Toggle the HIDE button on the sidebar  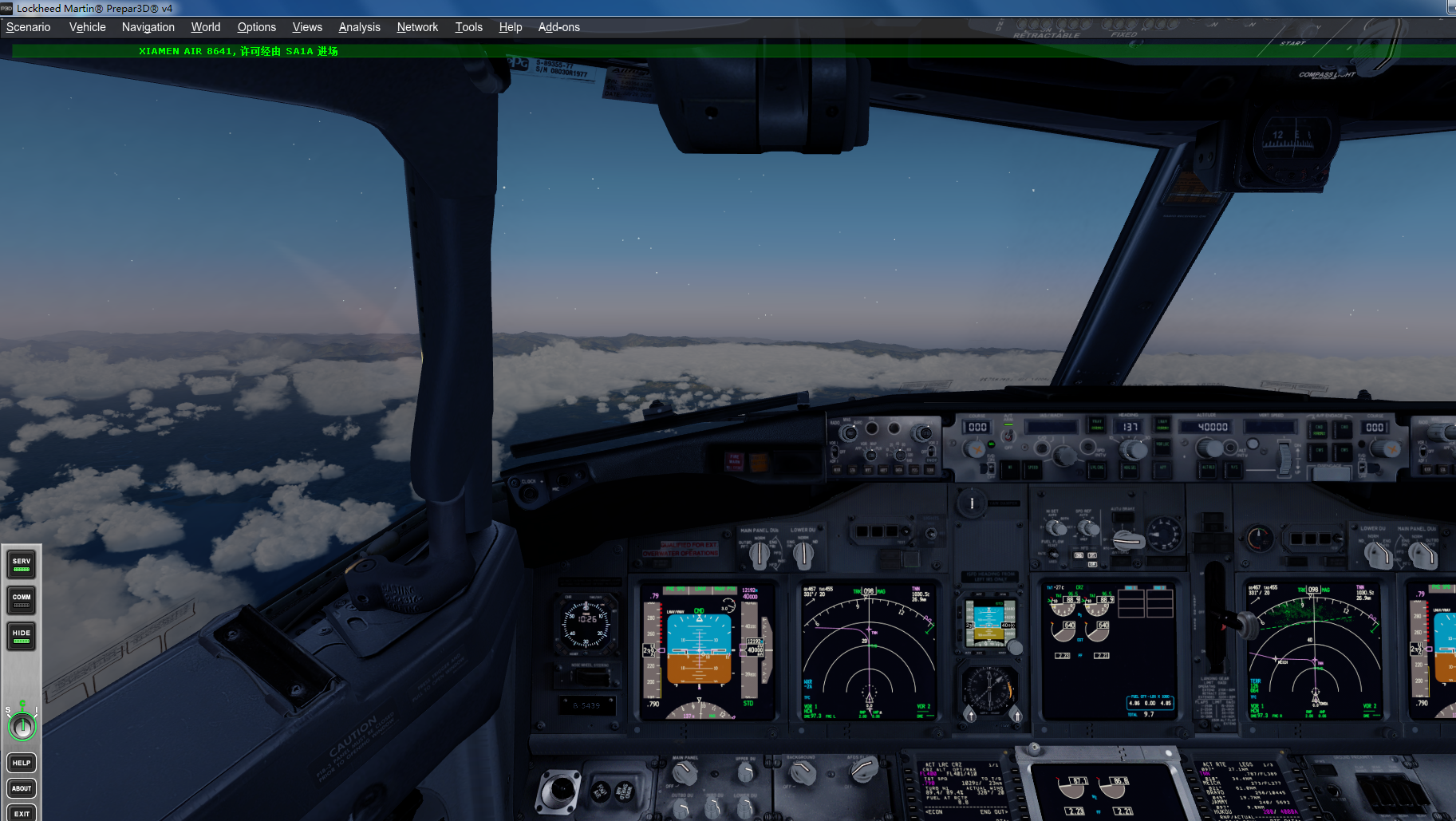pyautogui.click(x=21, y=636)
